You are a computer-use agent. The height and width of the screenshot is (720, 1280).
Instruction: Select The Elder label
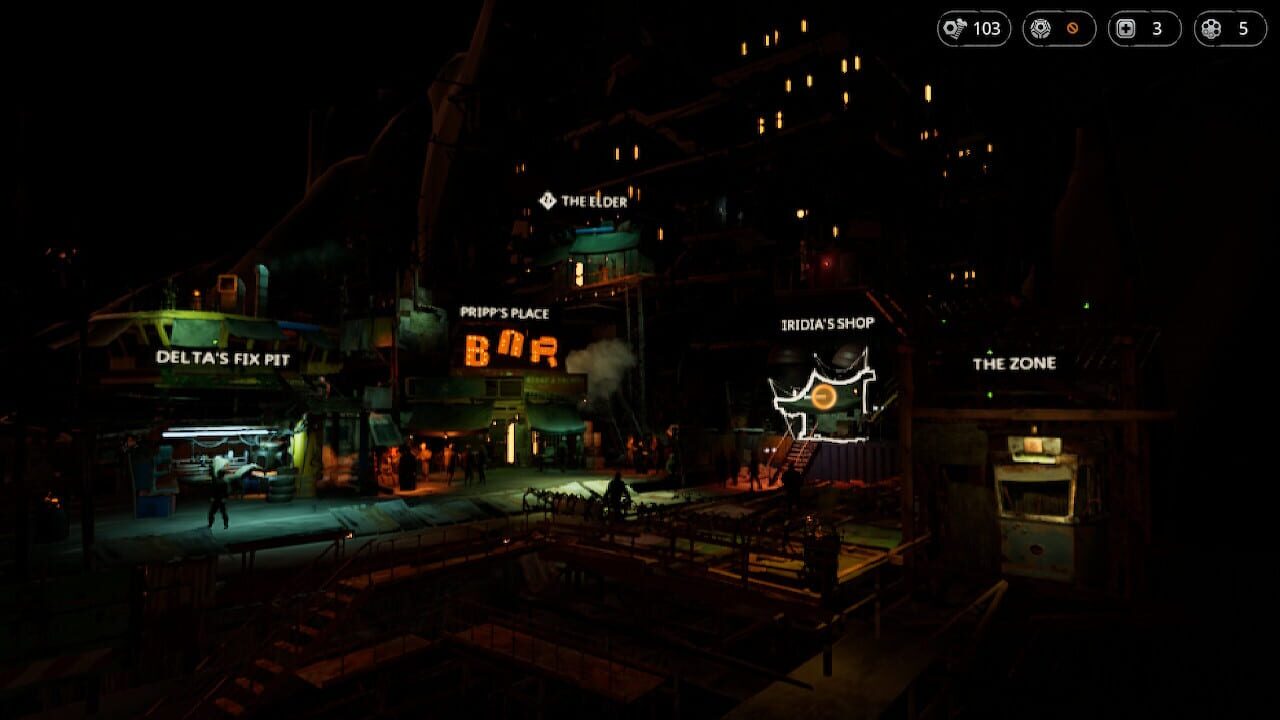click(595, 199)
